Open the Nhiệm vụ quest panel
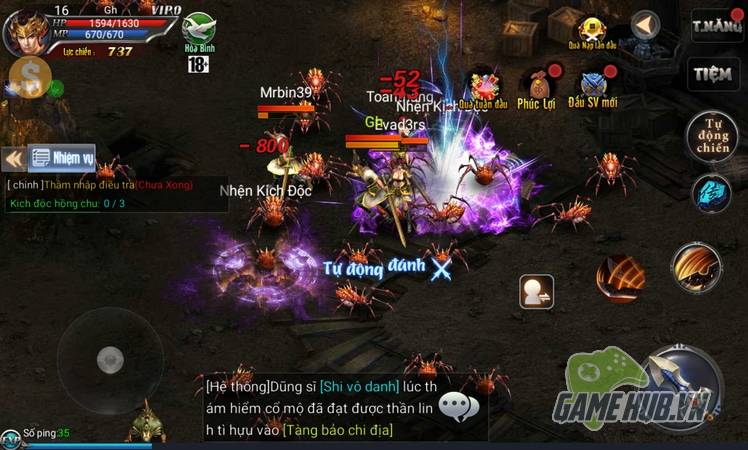748x450 pixels. pyautogui.click(x=61, y=157)
